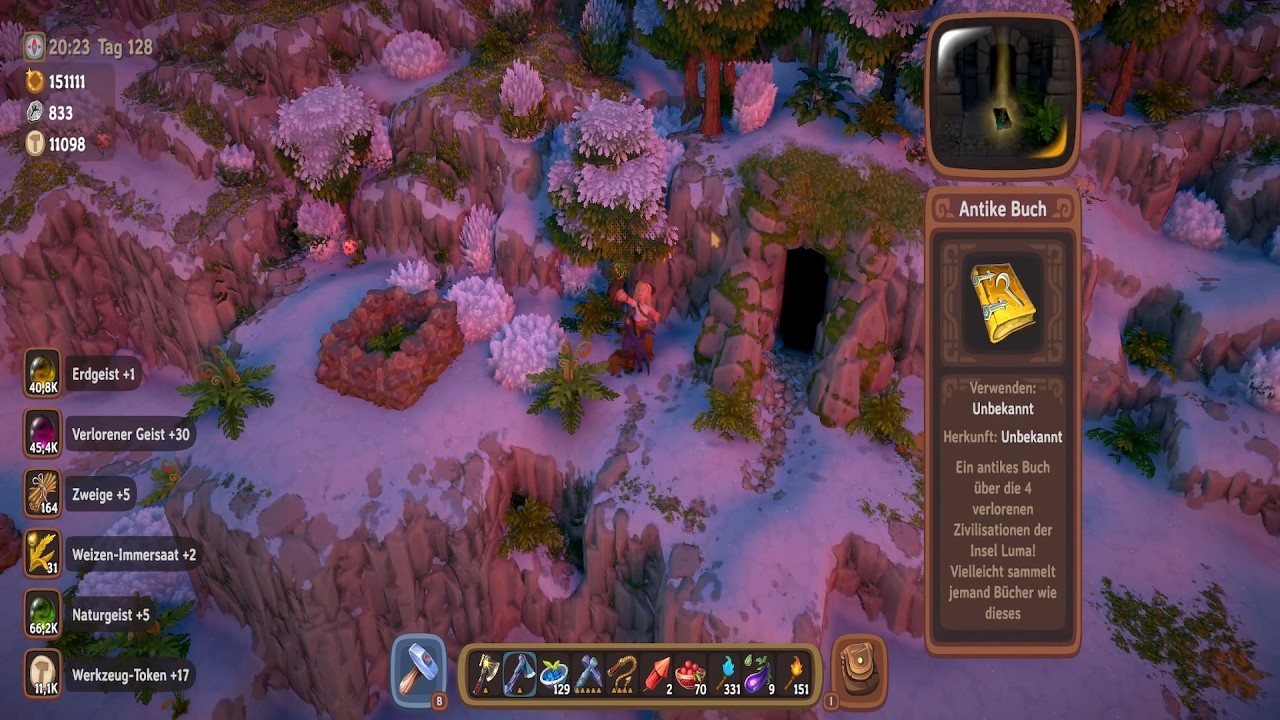Click the Antike Buch golden book icon
This screenshot has height=720, width=1280.
pyautogui.click(x=1003, y=302)
